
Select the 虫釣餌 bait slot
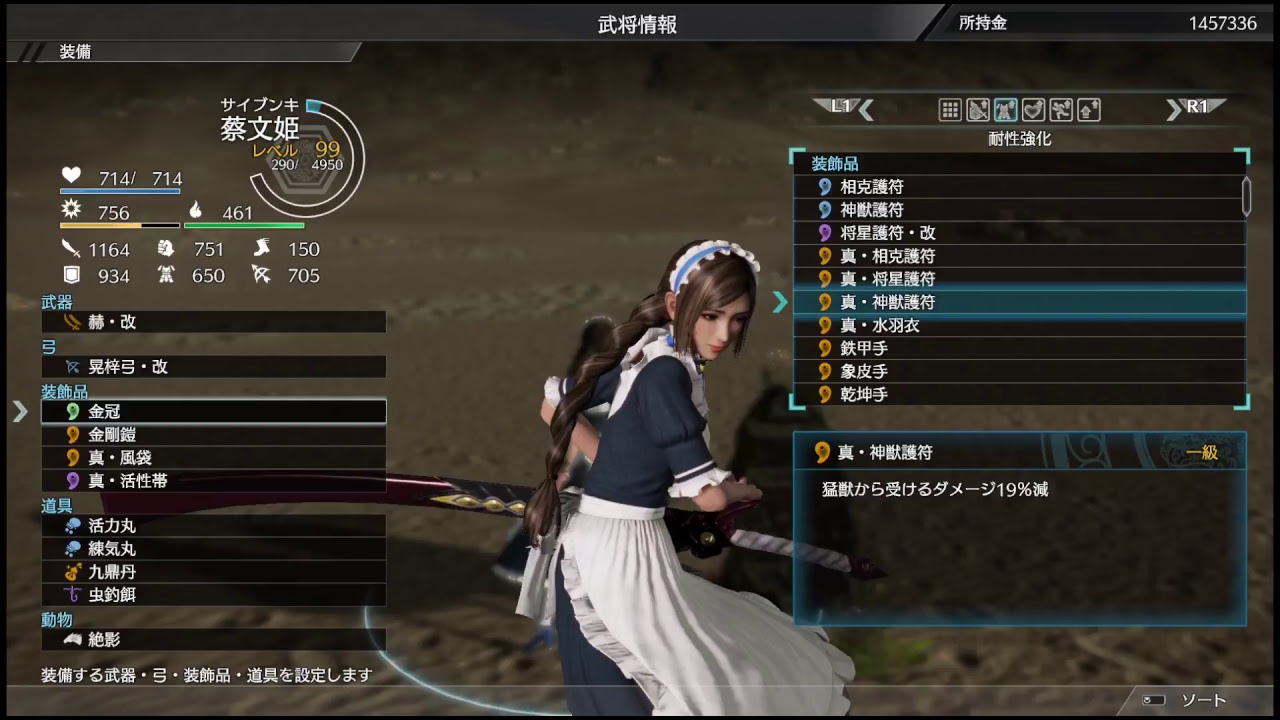pos(212,595)
